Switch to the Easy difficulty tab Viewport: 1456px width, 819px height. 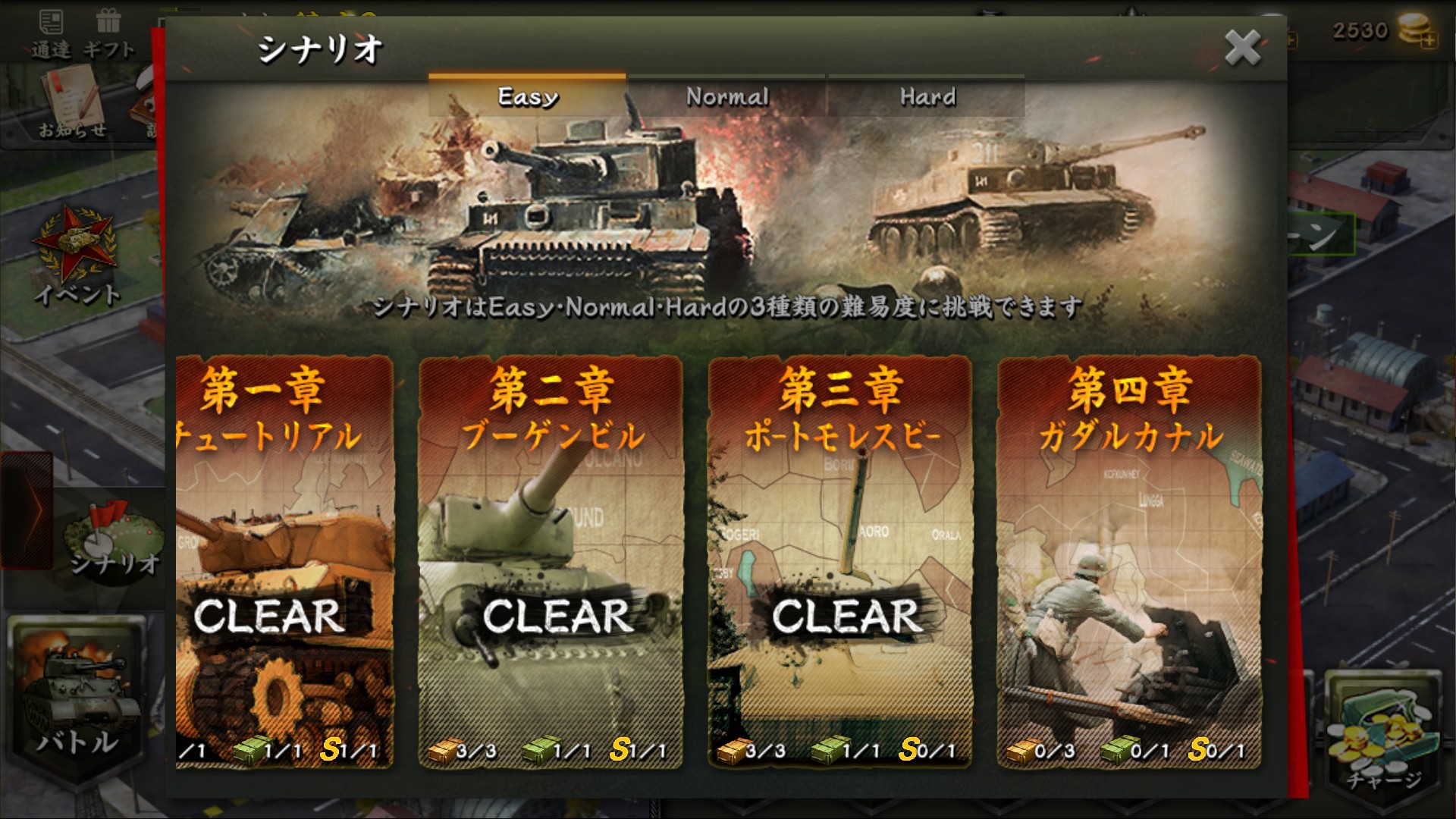pyautogui.click(x=527, y=96)
